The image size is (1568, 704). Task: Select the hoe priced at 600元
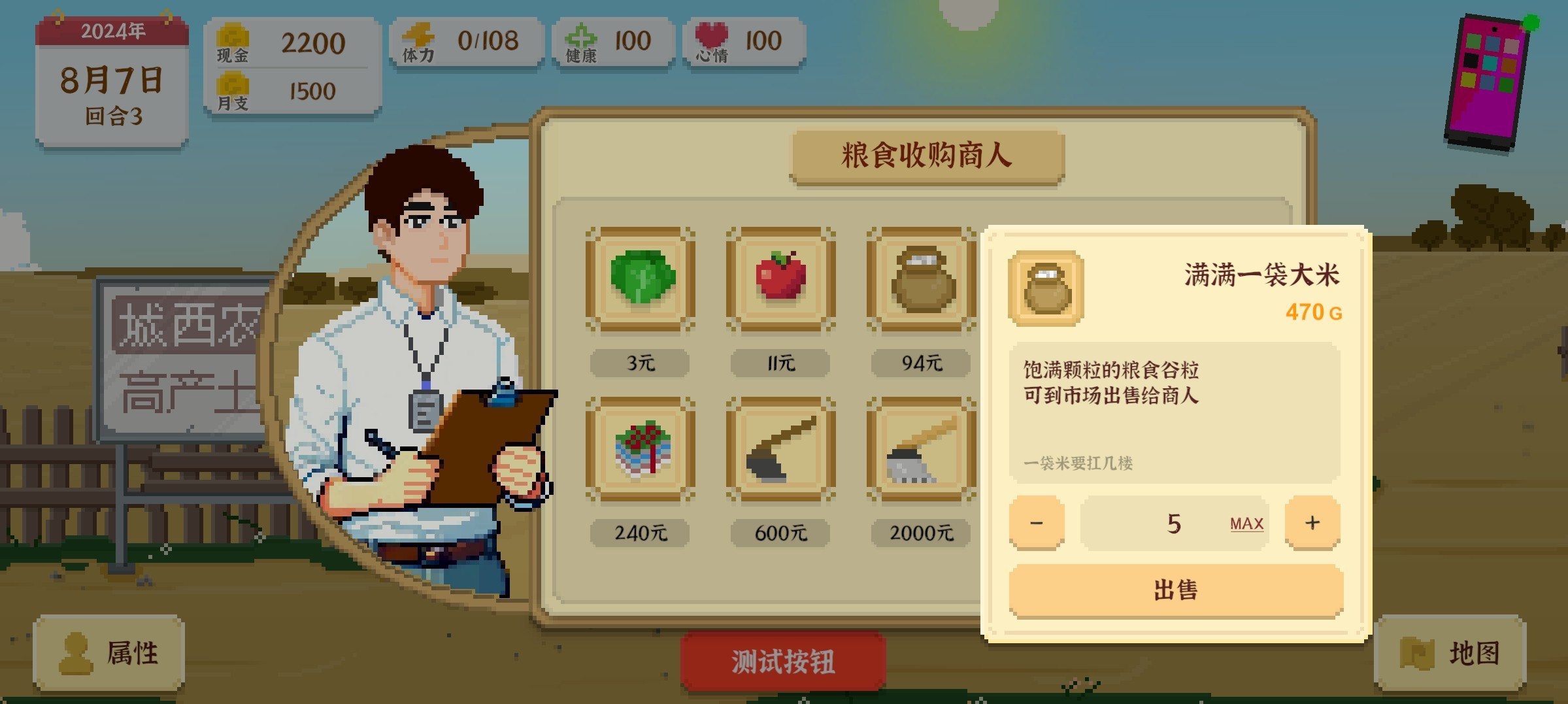click(779, 448)
